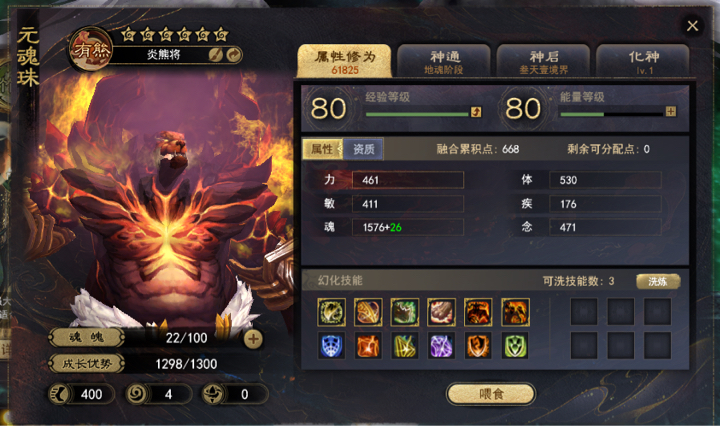Select the green shield skill icon

pos(514,346)
